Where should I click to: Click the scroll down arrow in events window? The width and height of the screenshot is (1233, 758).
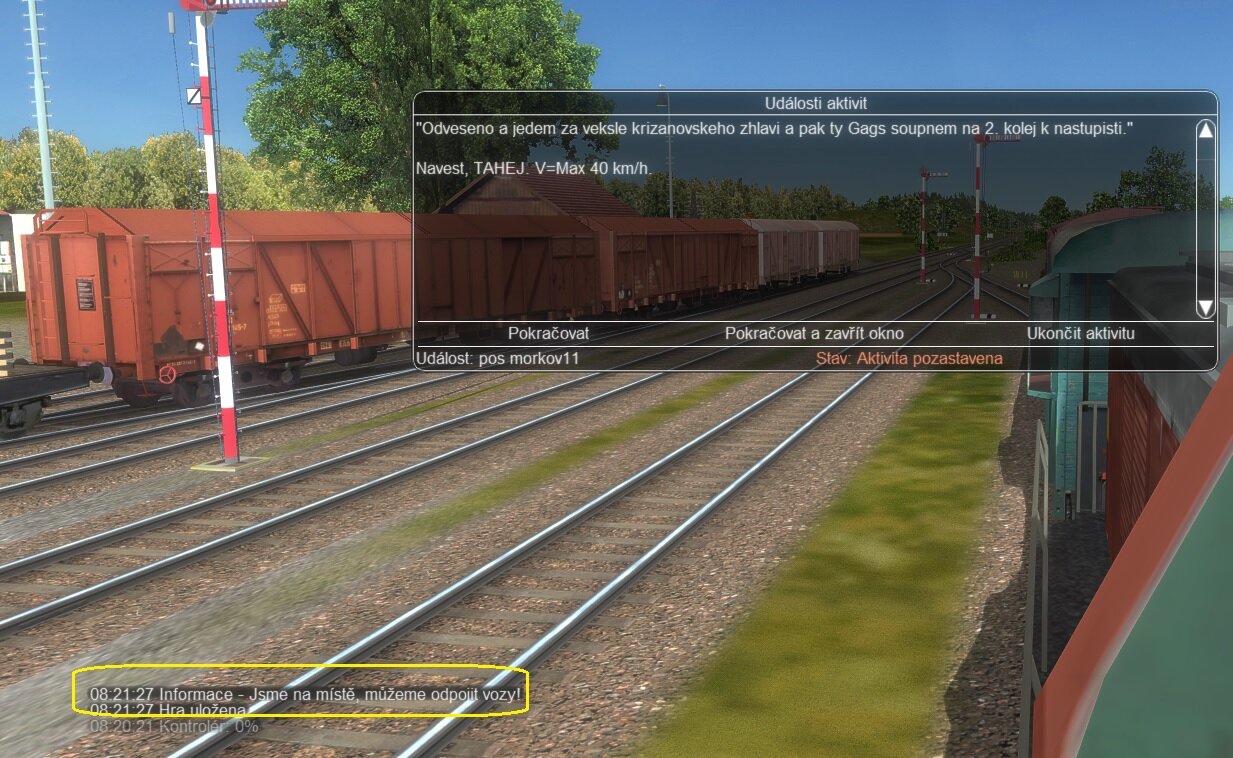(1205, 307)
